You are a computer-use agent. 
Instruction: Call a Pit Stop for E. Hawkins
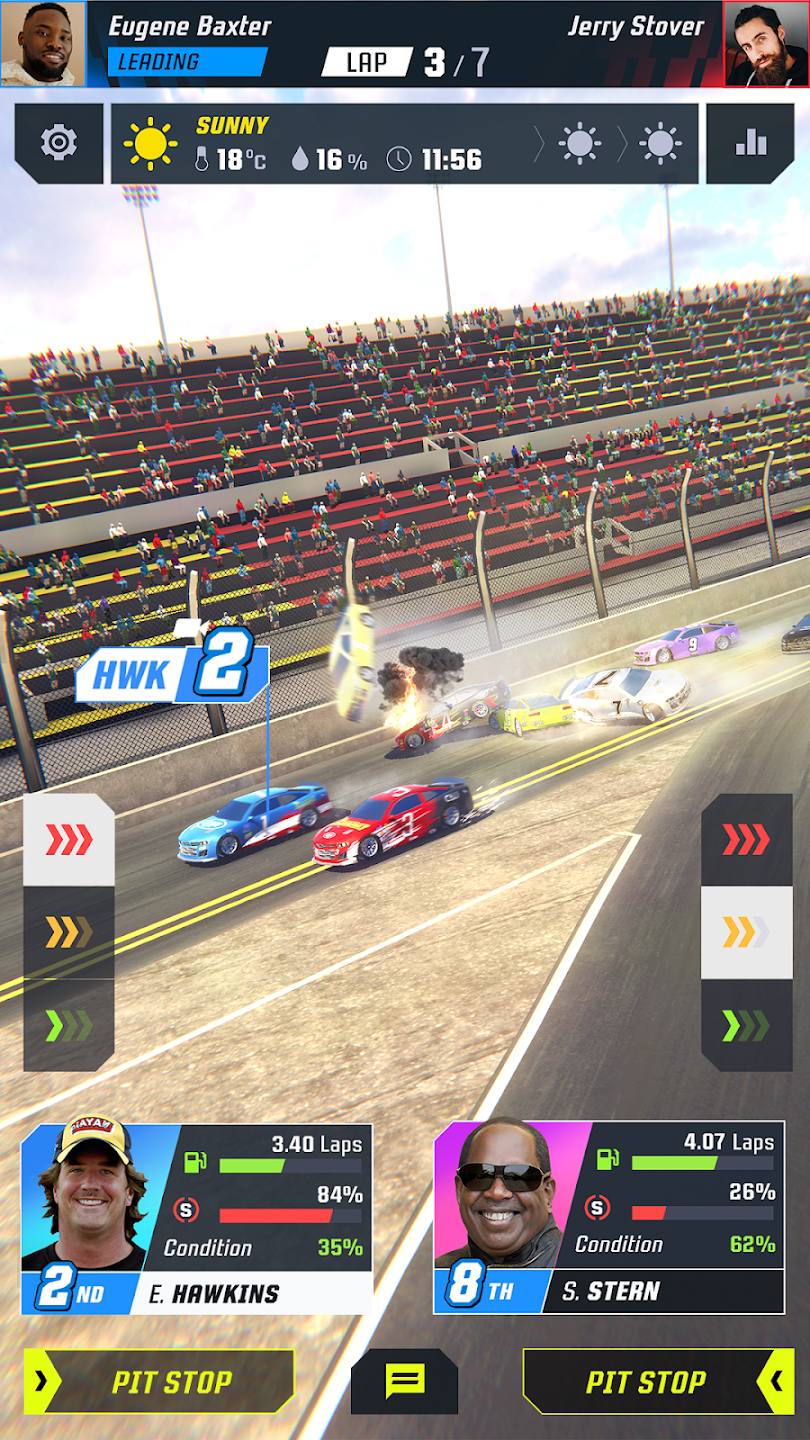tap(160, 1382)
